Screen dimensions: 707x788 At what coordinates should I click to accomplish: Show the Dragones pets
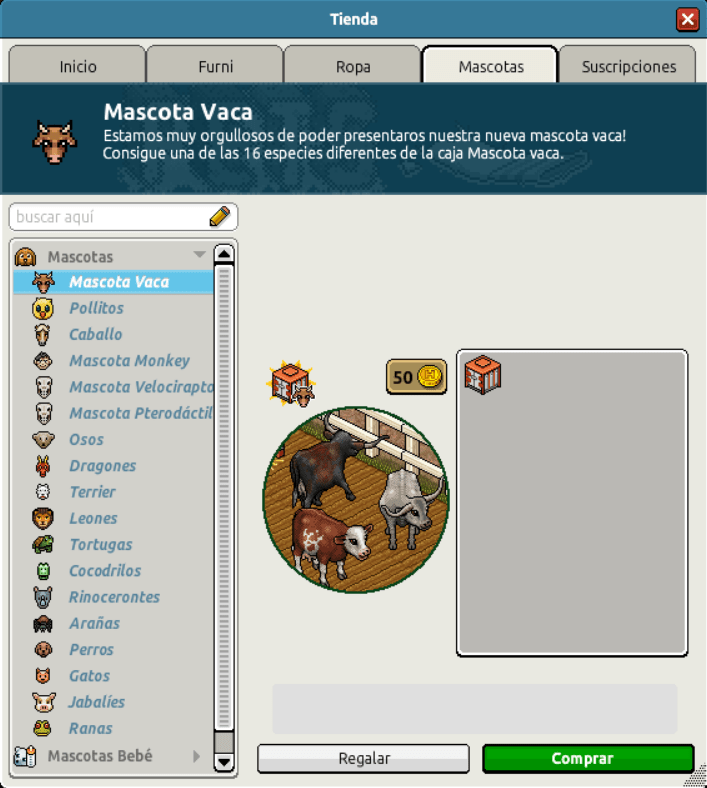click(102, 465)
